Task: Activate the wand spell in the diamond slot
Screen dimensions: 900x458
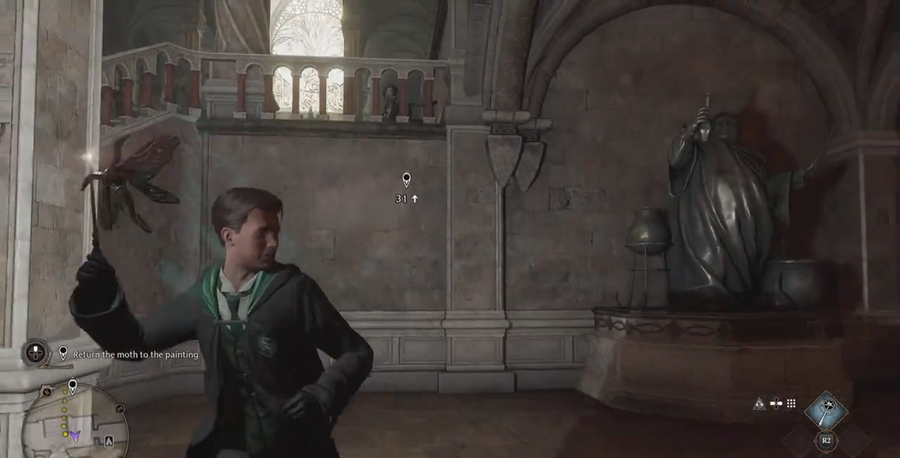Action: 826,408
